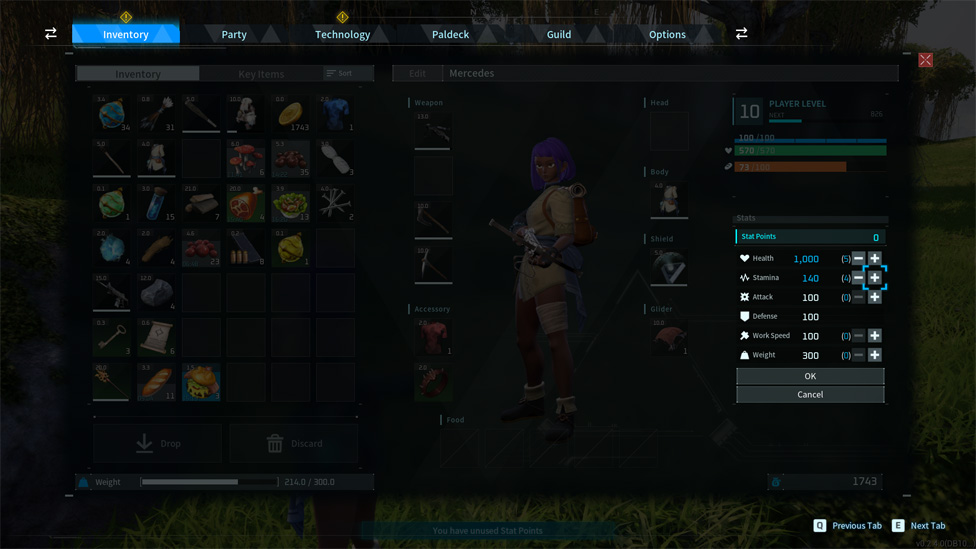The height and width of the screenshot is (549, 976).
Task: Decrease Health with the minus button
Action: point(858,258)
